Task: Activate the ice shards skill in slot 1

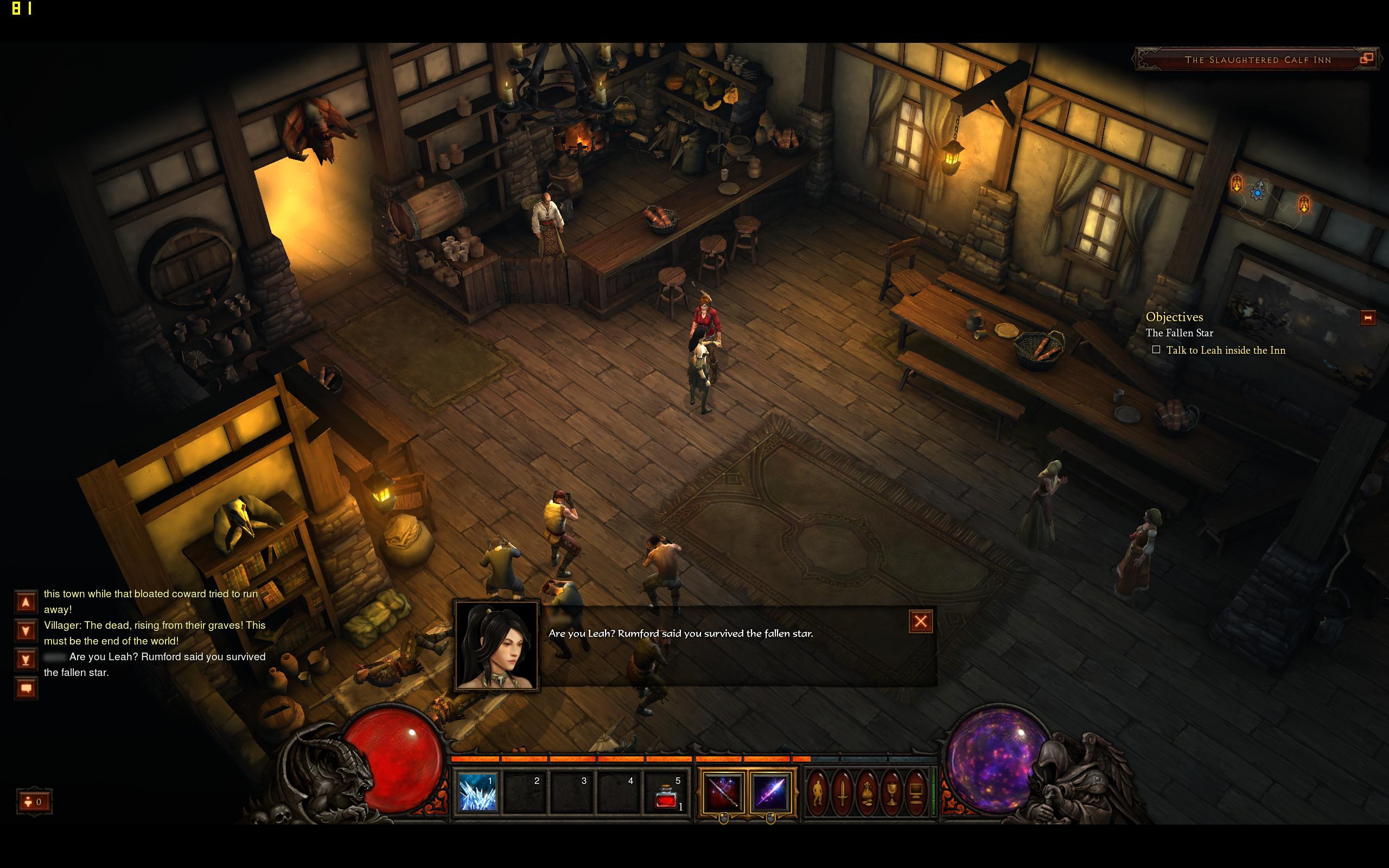Action: pos(477,793)
